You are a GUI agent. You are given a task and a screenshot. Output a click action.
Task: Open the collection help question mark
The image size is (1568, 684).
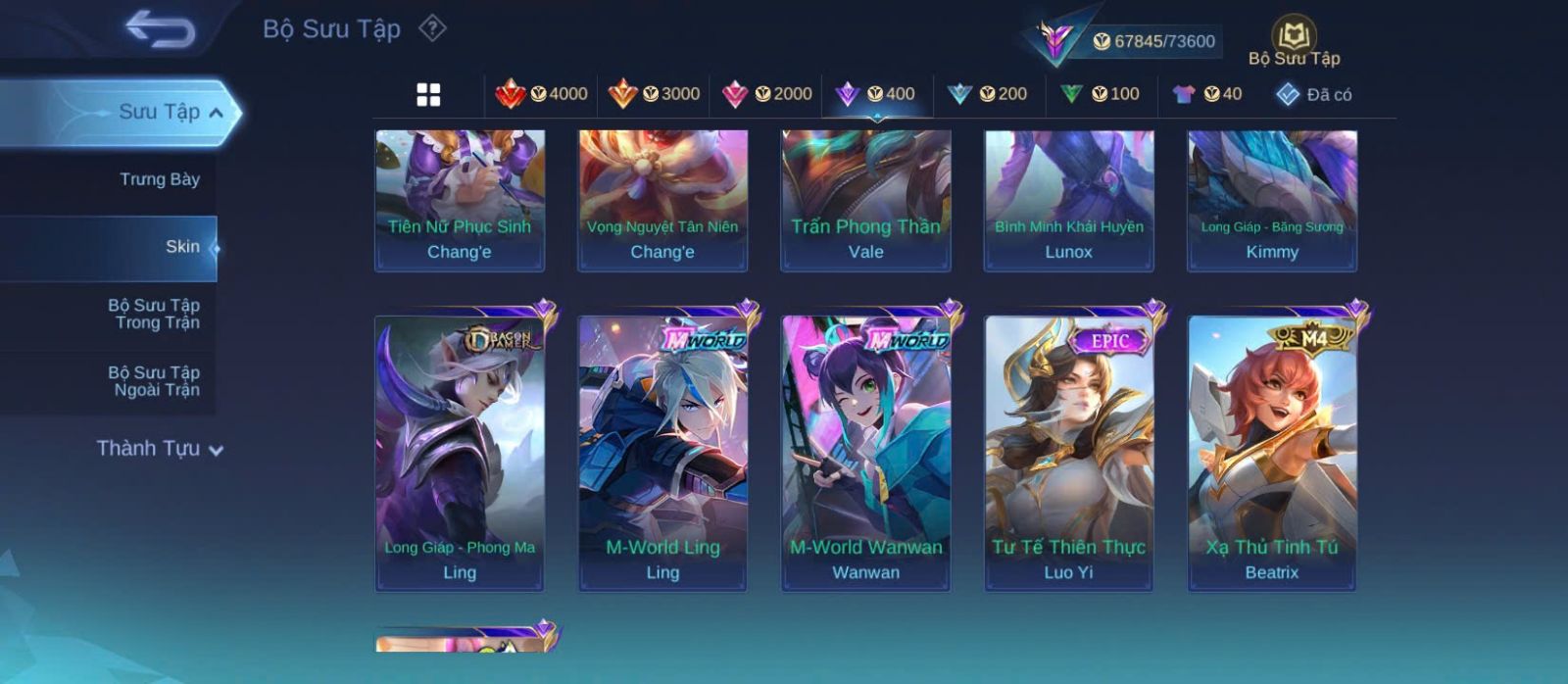(x=432, y=28)
